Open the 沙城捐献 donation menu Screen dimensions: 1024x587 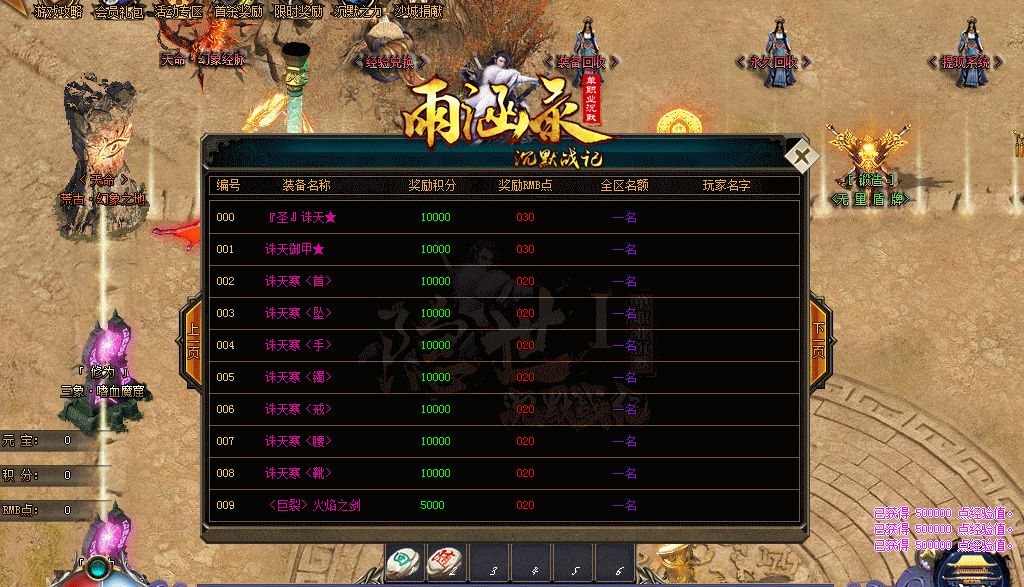click(x=418, y=12)
